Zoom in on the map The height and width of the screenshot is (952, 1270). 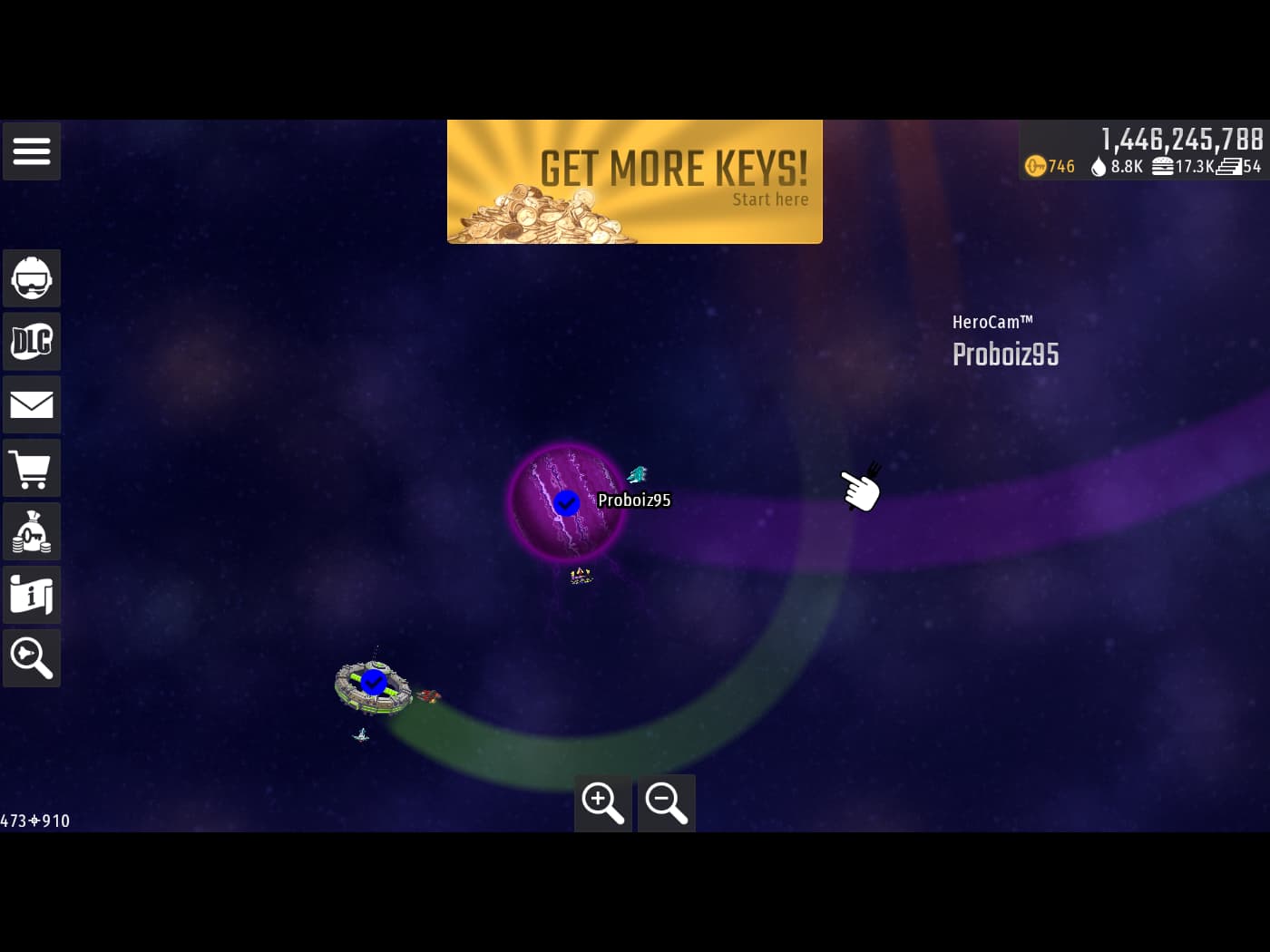(603, 802)
